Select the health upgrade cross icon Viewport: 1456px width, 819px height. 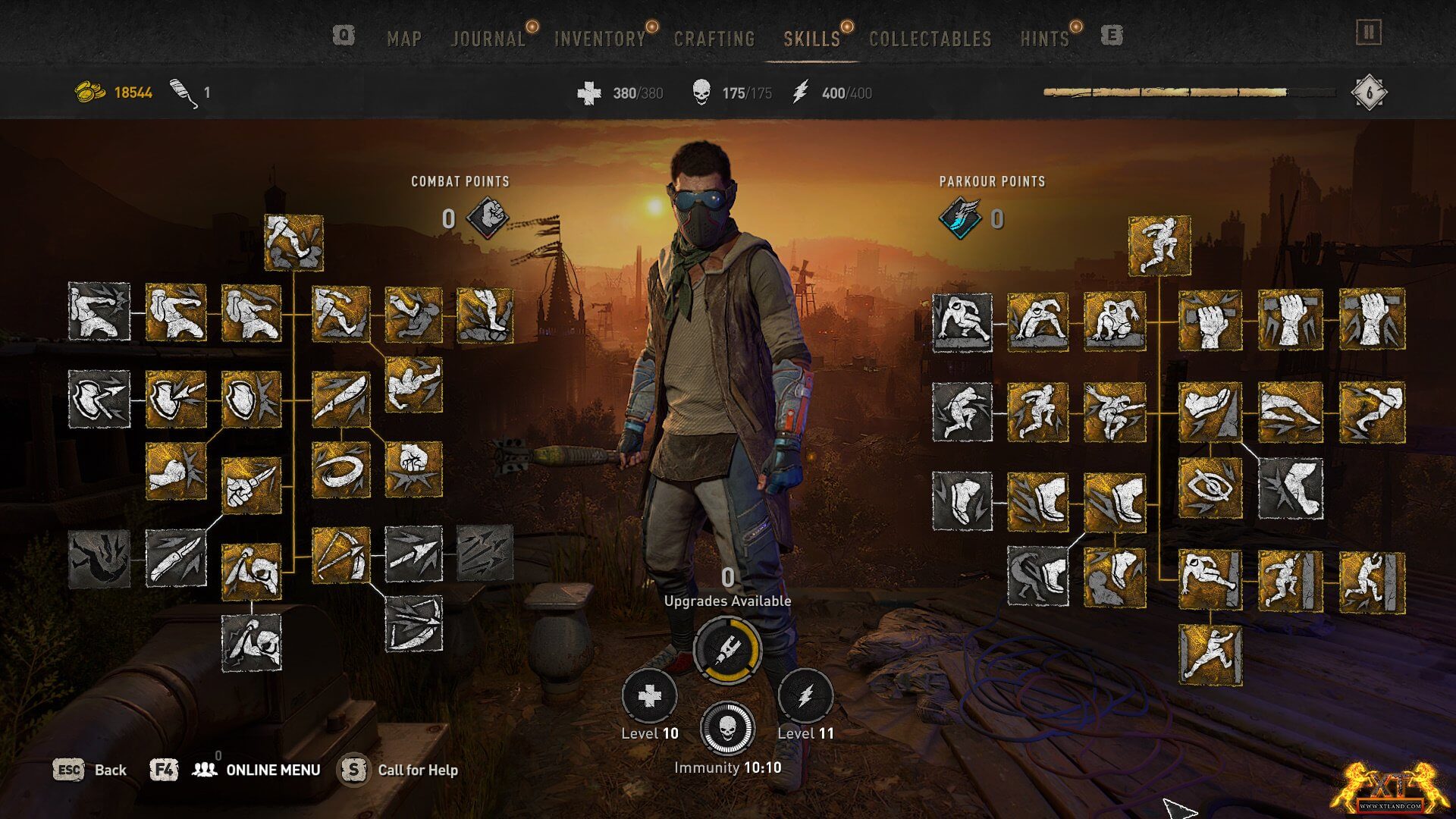(650, 696)
